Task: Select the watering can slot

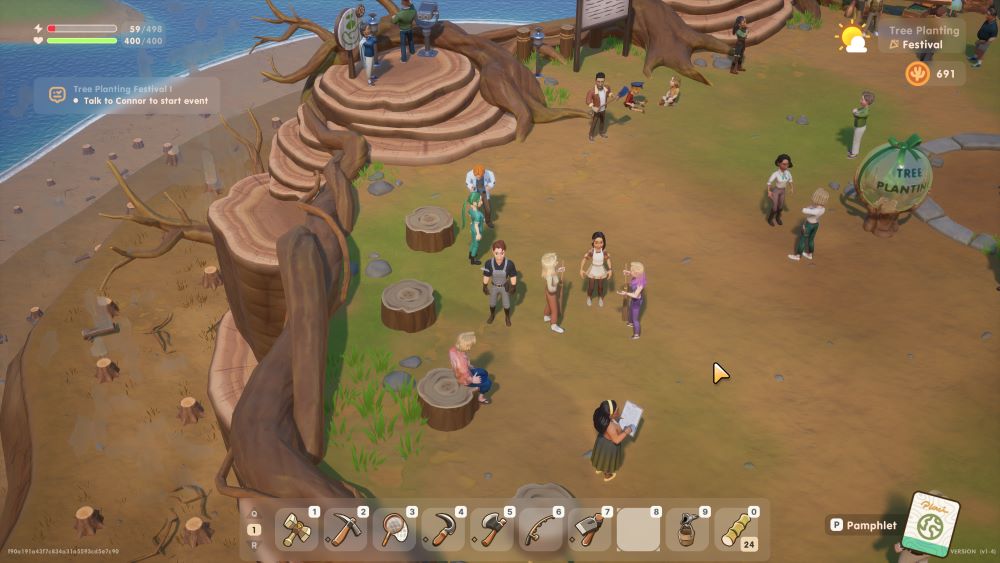Action: click(687, 530)
